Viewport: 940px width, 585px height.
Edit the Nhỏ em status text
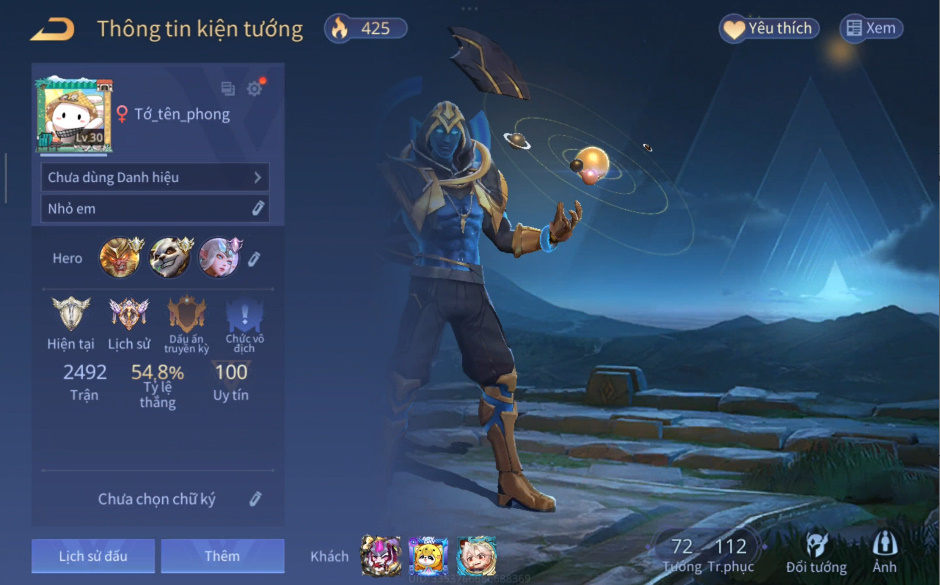click(257, 208)
